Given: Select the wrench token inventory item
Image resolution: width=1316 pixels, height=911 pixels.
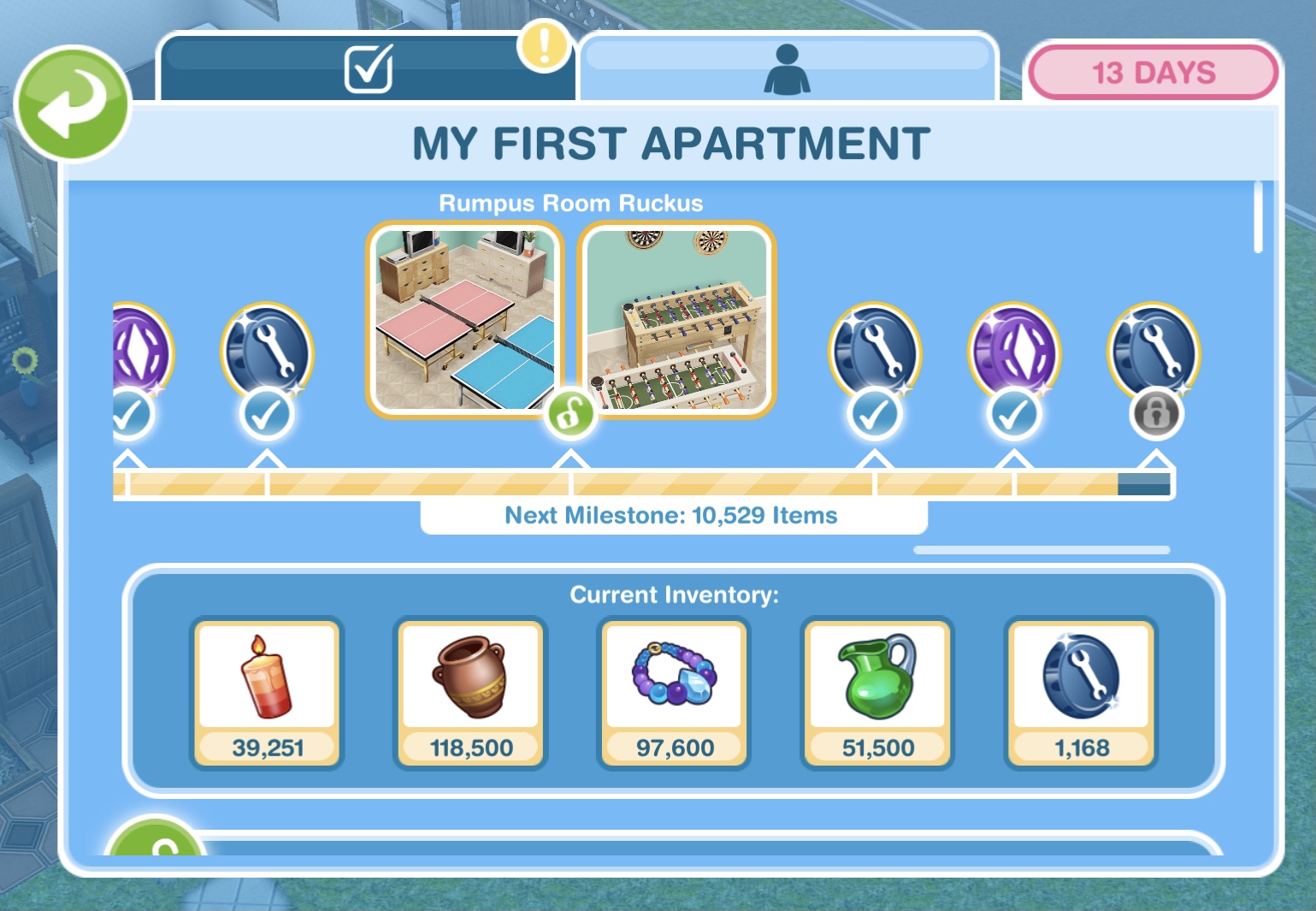Looking at the screenshot, I should click(x=1082, y=693).
